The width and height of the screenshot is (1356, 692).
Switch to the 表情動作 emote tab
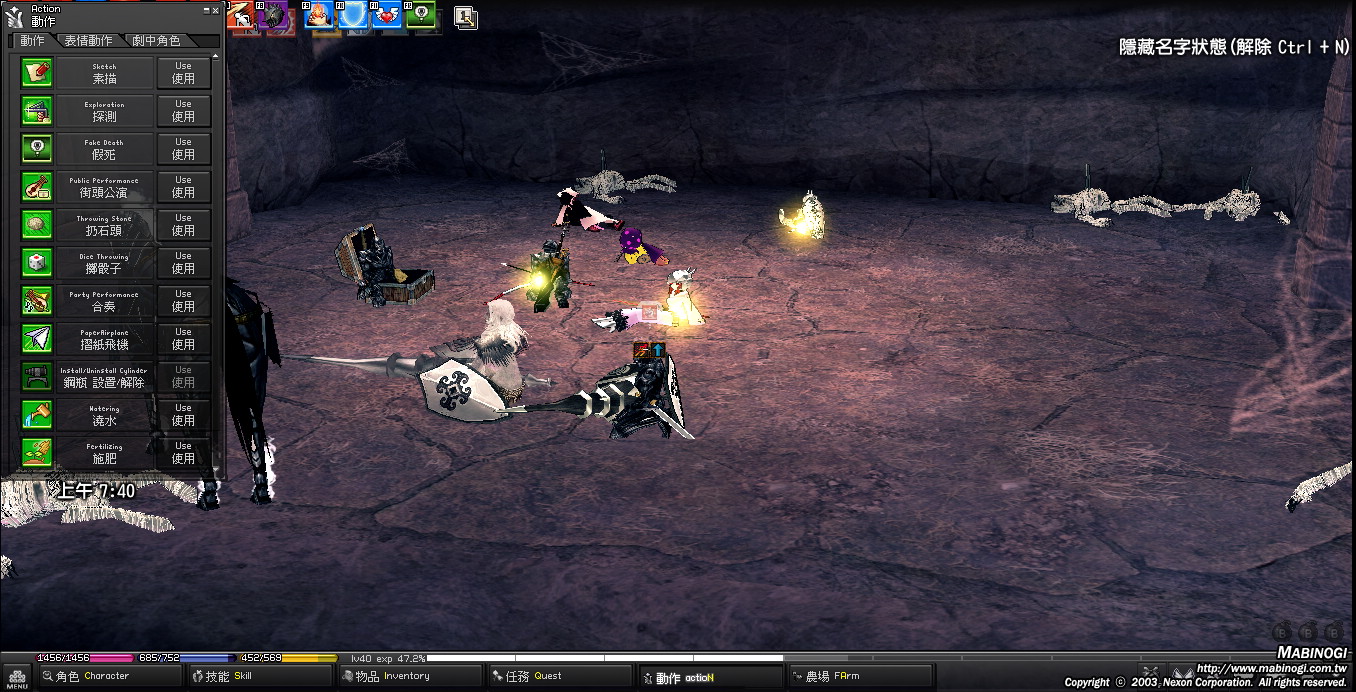tap(88, 41)
